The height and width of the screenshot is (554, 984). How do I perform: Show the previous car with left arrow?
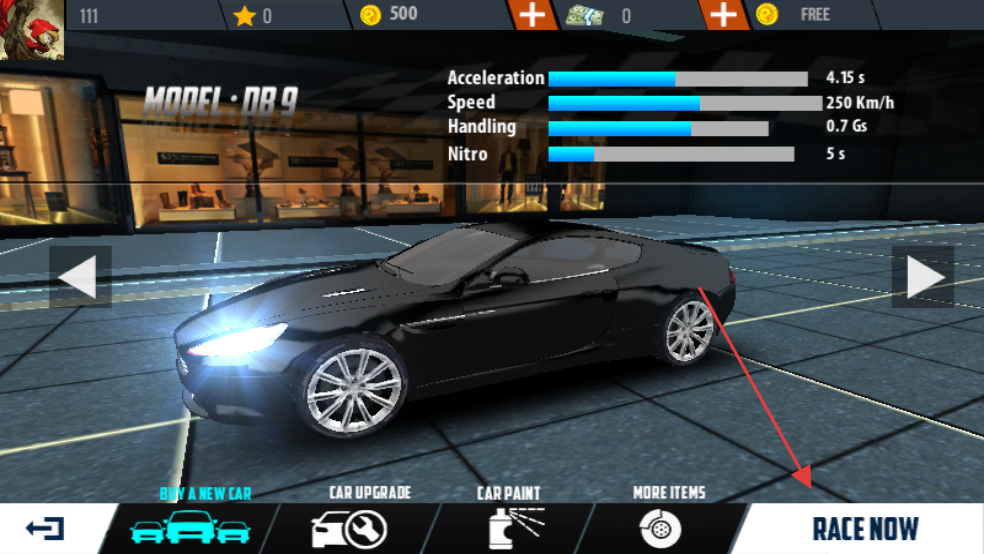pos(81,277)
